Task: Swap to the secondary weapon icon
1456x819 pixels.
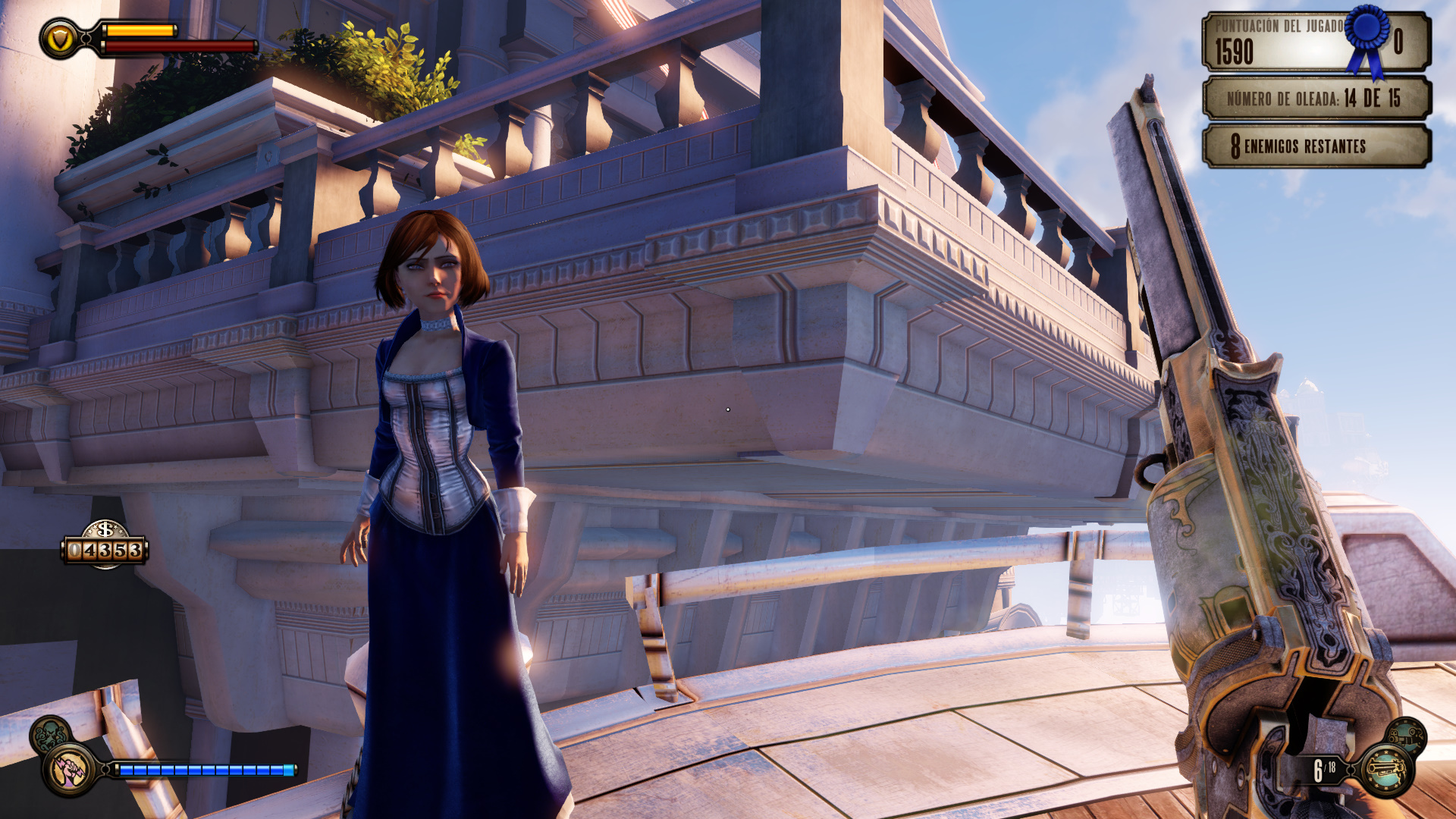Action: 1406,736
